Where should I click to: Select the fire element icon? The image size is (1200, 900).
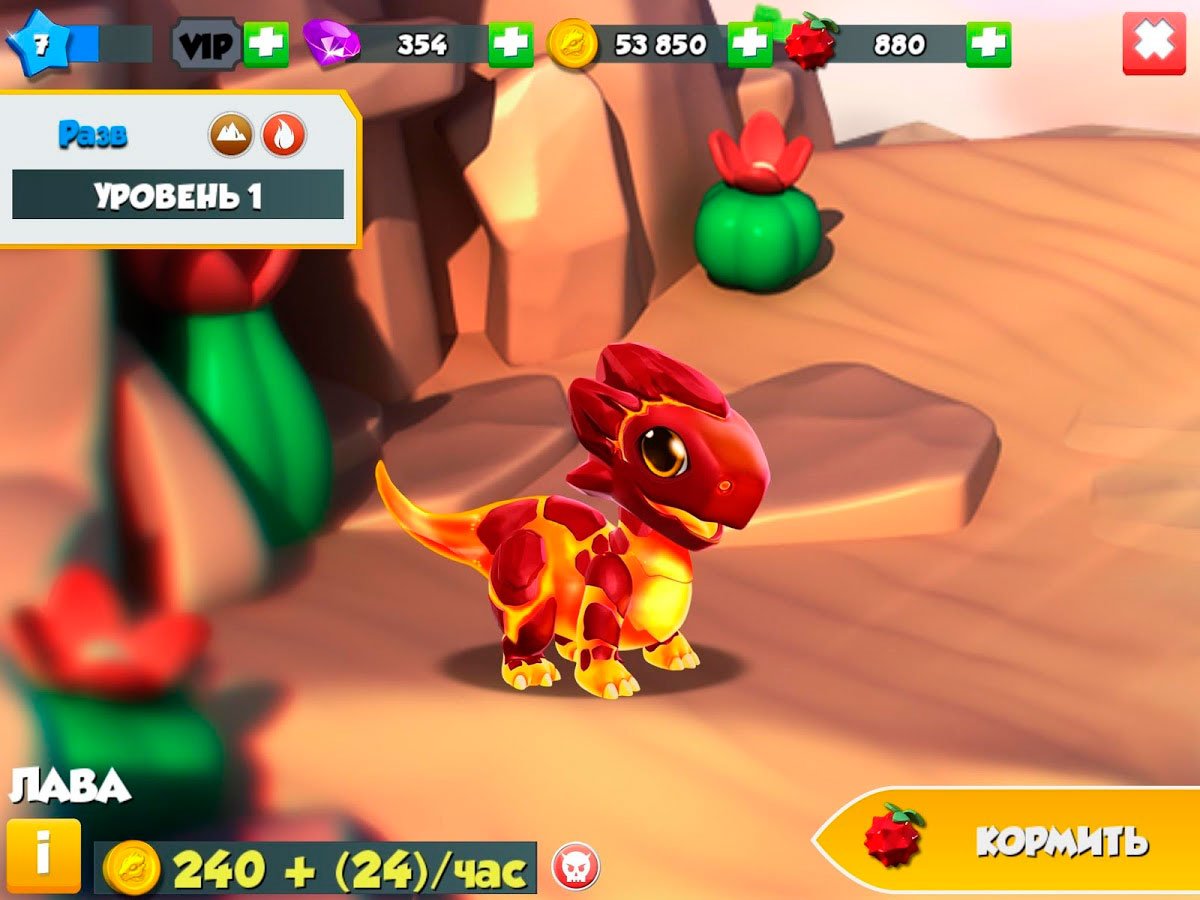[284, 135]
